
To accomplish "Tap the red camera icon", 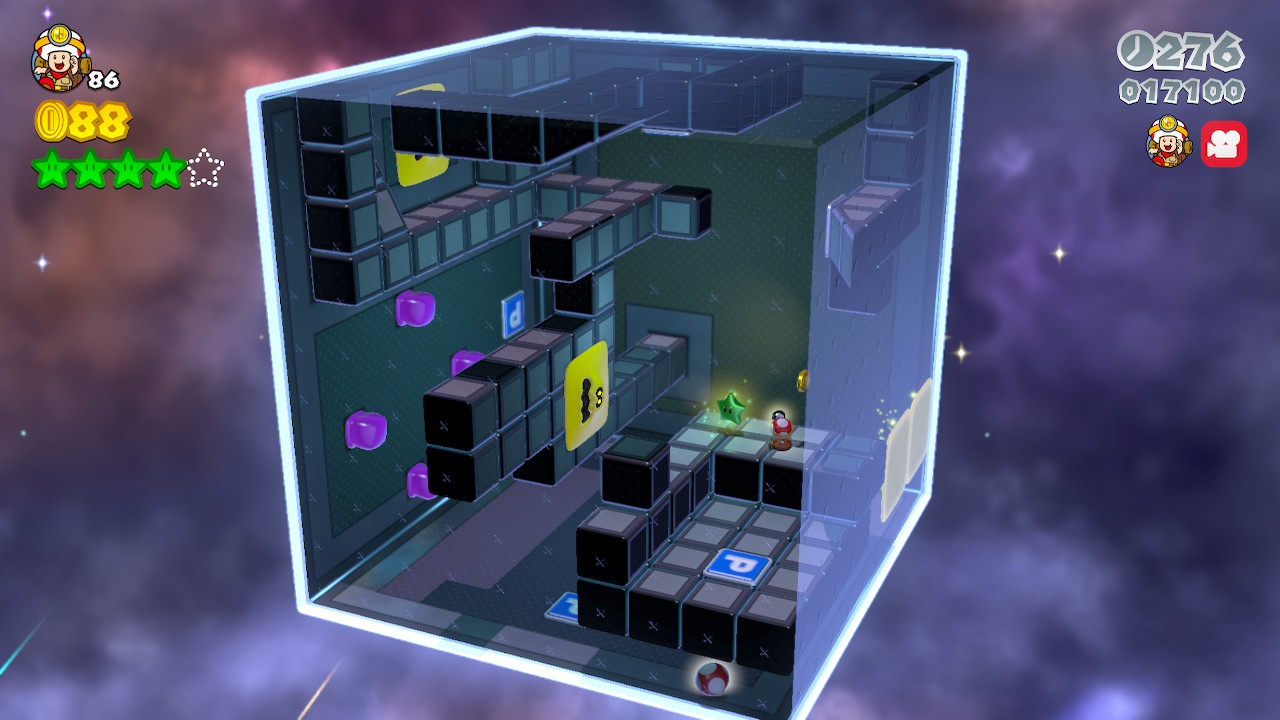I will pyautogui.click(x=1223, y=144).
